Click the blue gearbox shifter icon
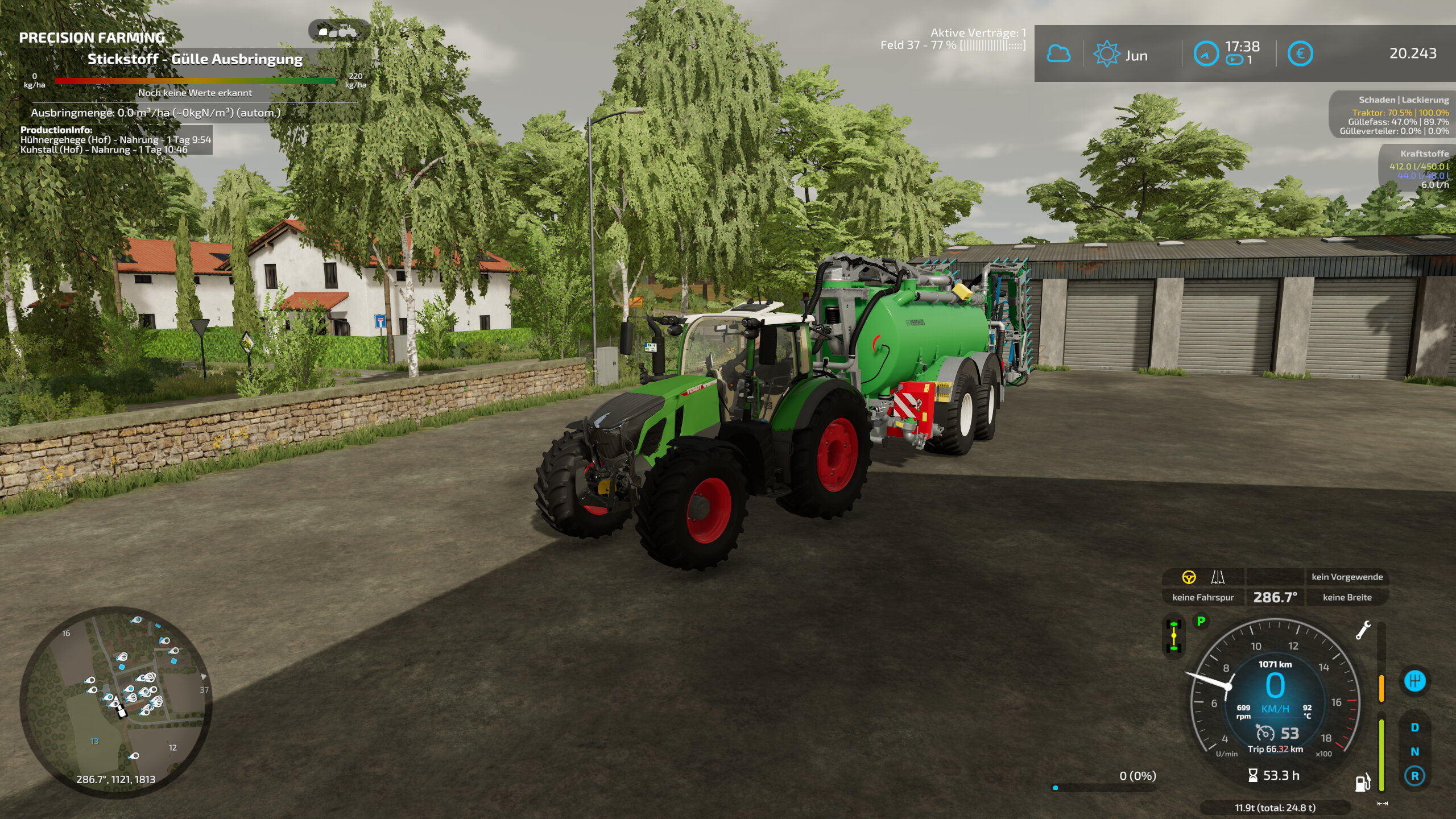 [x=1415, y=681]
